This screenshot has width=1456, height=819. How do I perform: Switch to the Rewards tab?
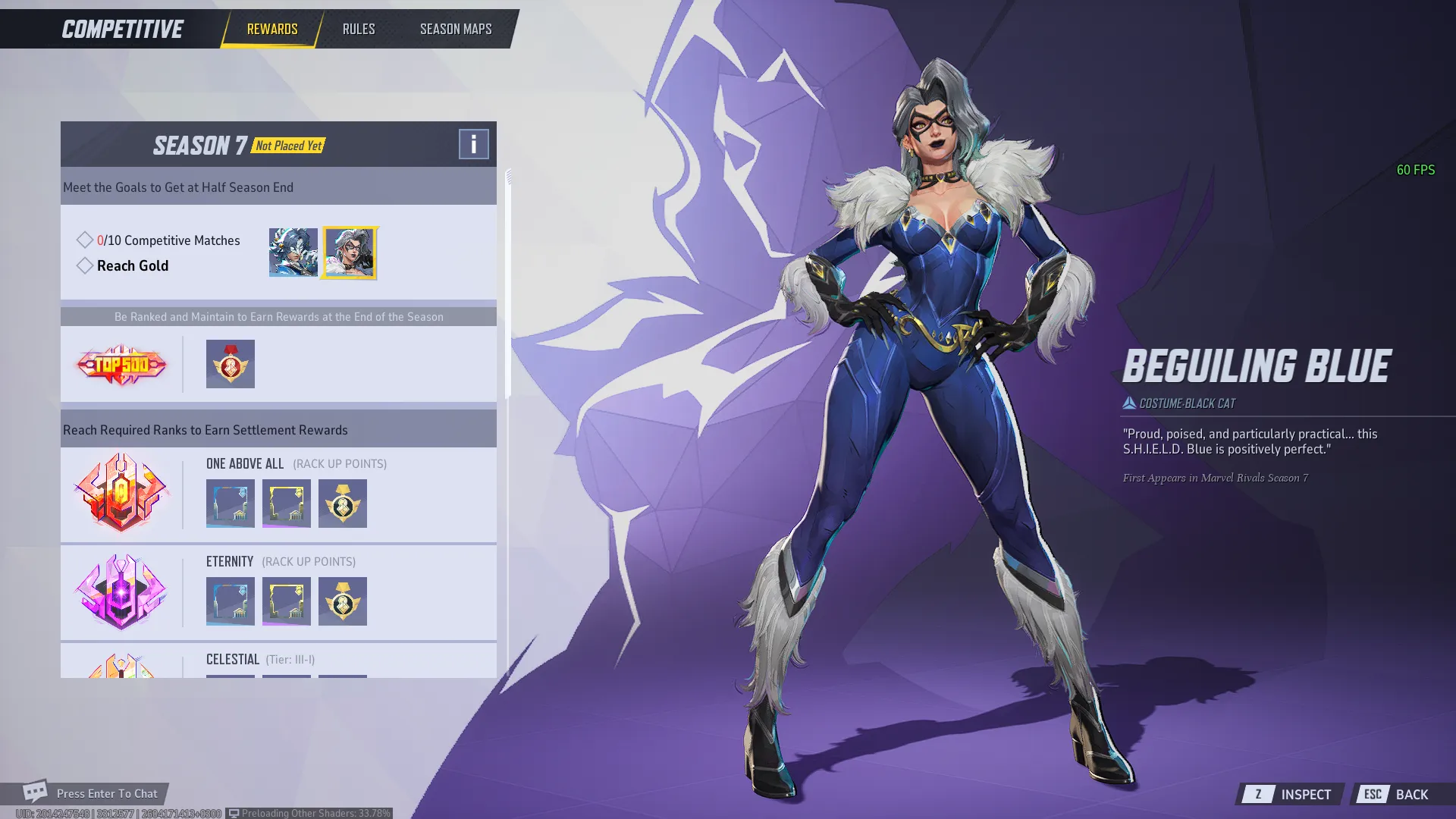(x=271, y=29)
